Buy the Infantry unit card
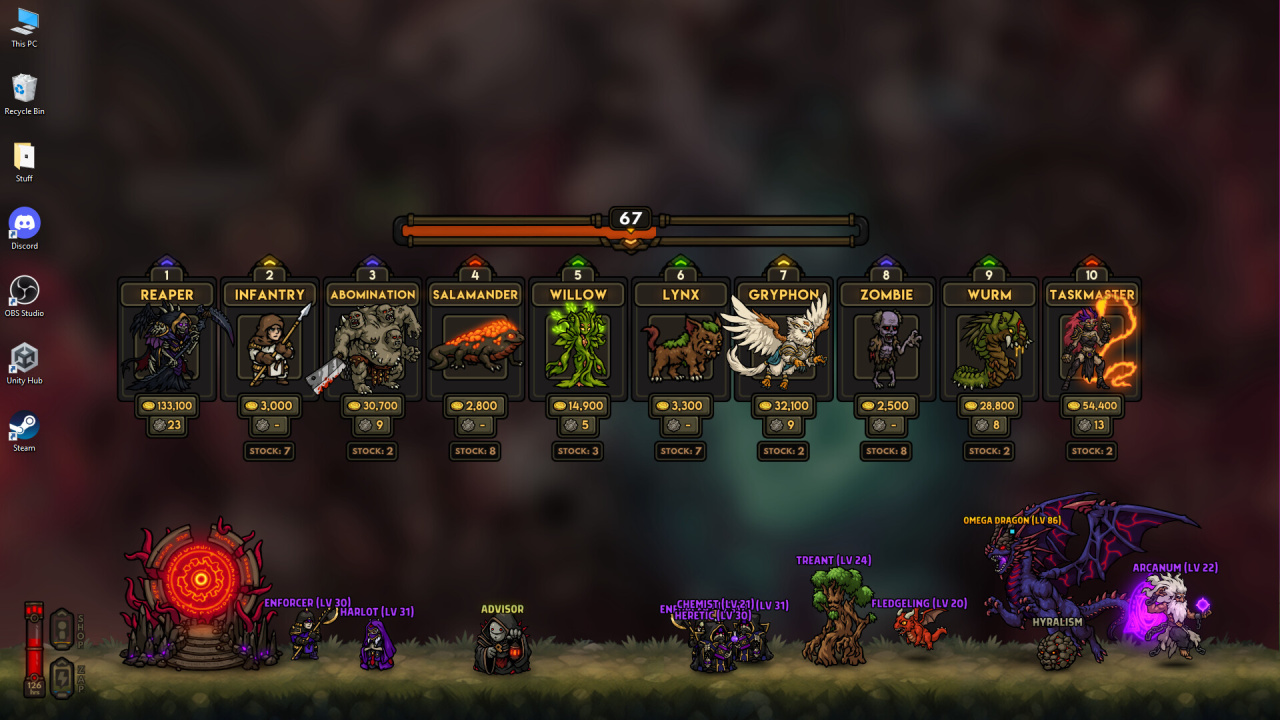 click(x=270, y=347)
